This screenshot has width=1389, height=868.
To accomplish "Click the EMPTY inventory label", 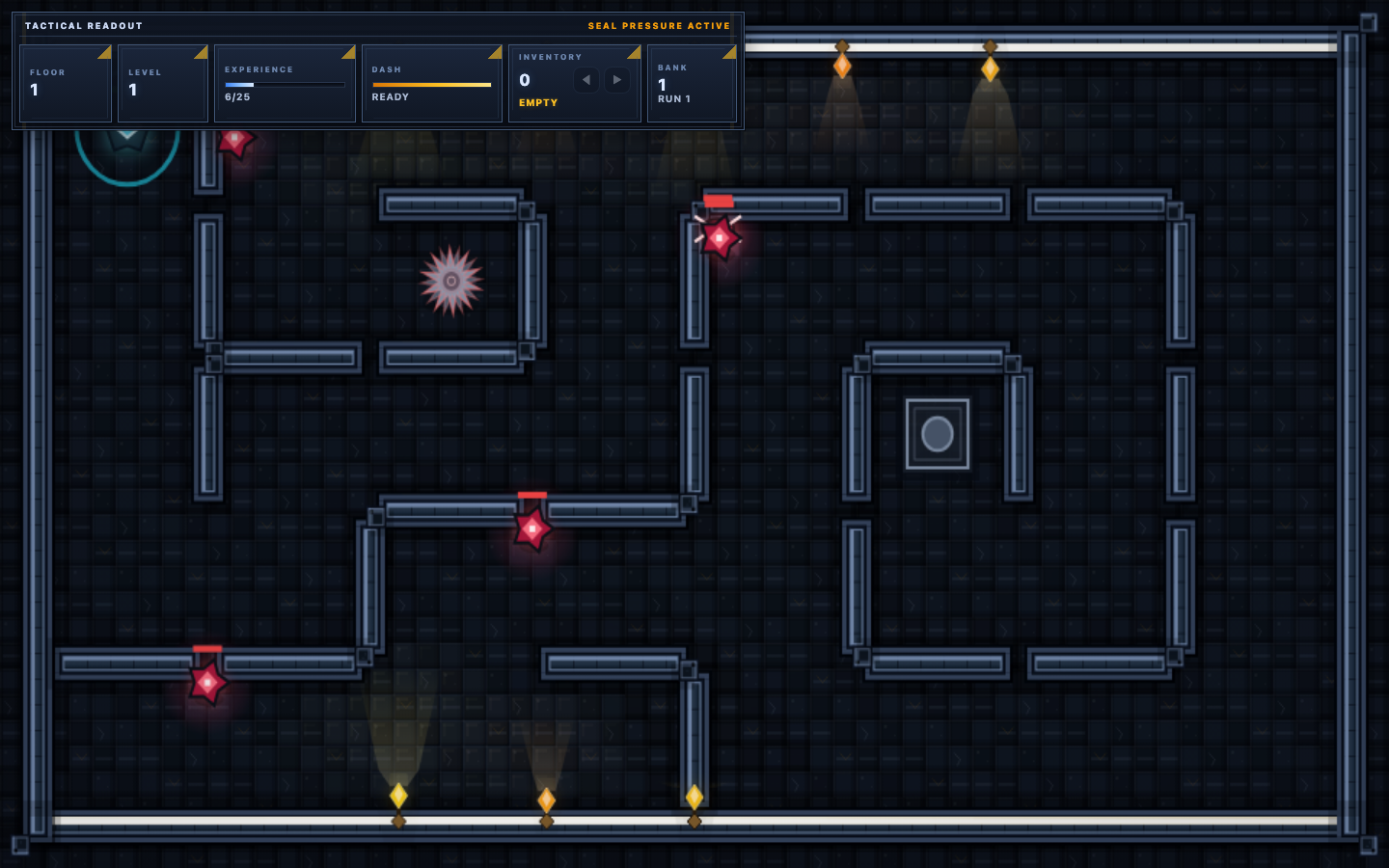I will click(x=536, y=102).
